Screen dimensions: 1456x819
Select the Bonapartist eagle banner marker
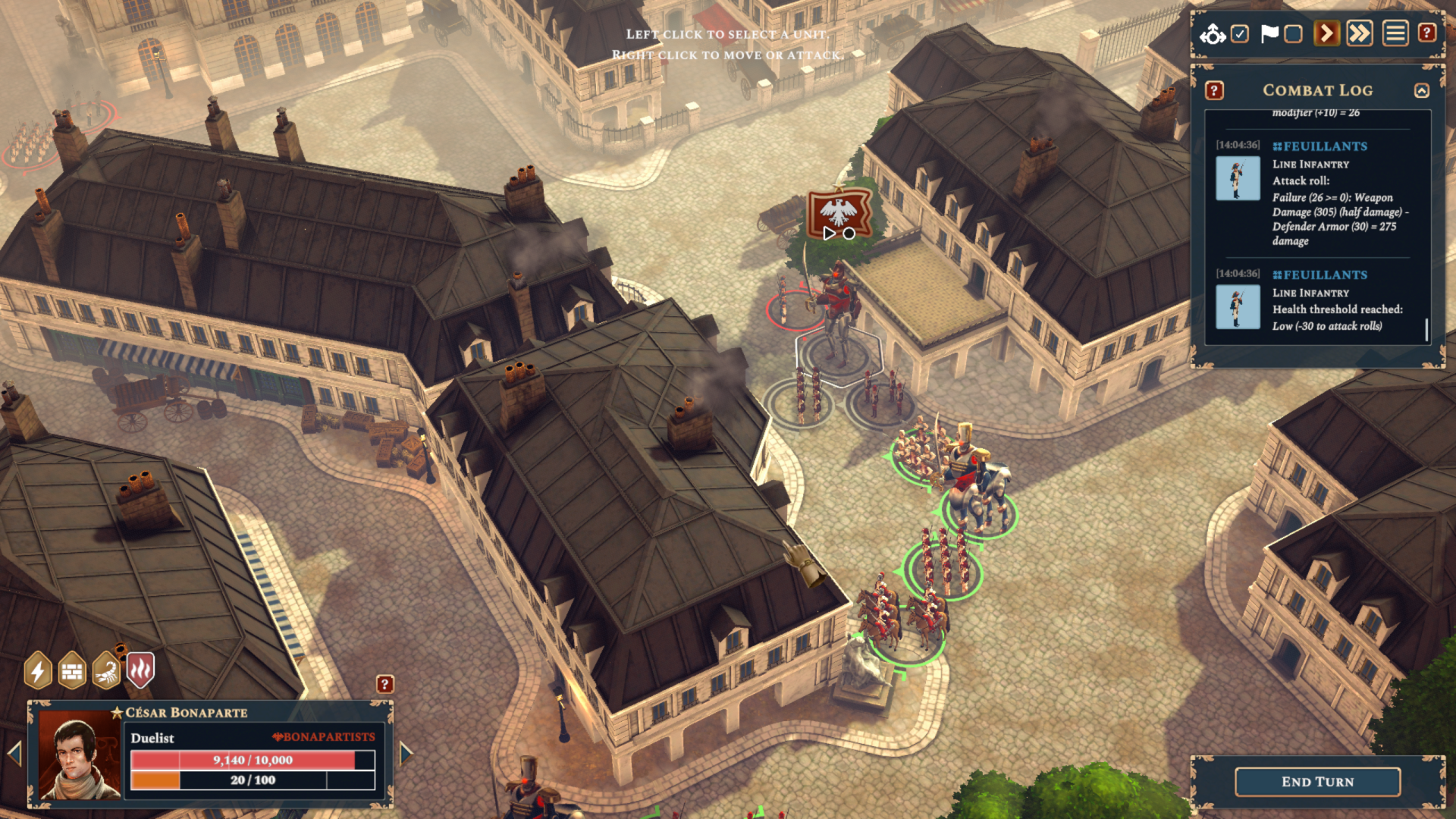[x=839, y=213]
